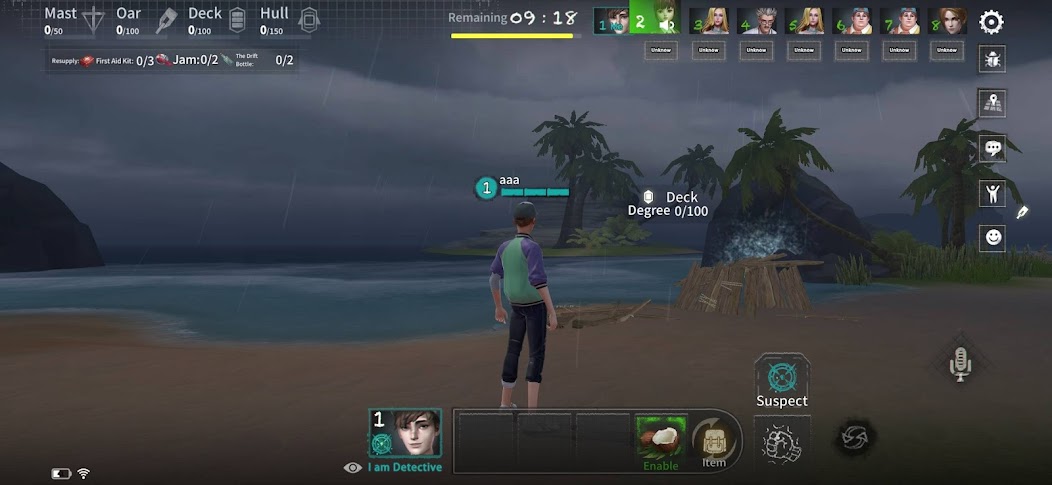The width and height of the screenshot is (1052, 485).
Task: Select the coconut item slot
Action: point(661,436)
